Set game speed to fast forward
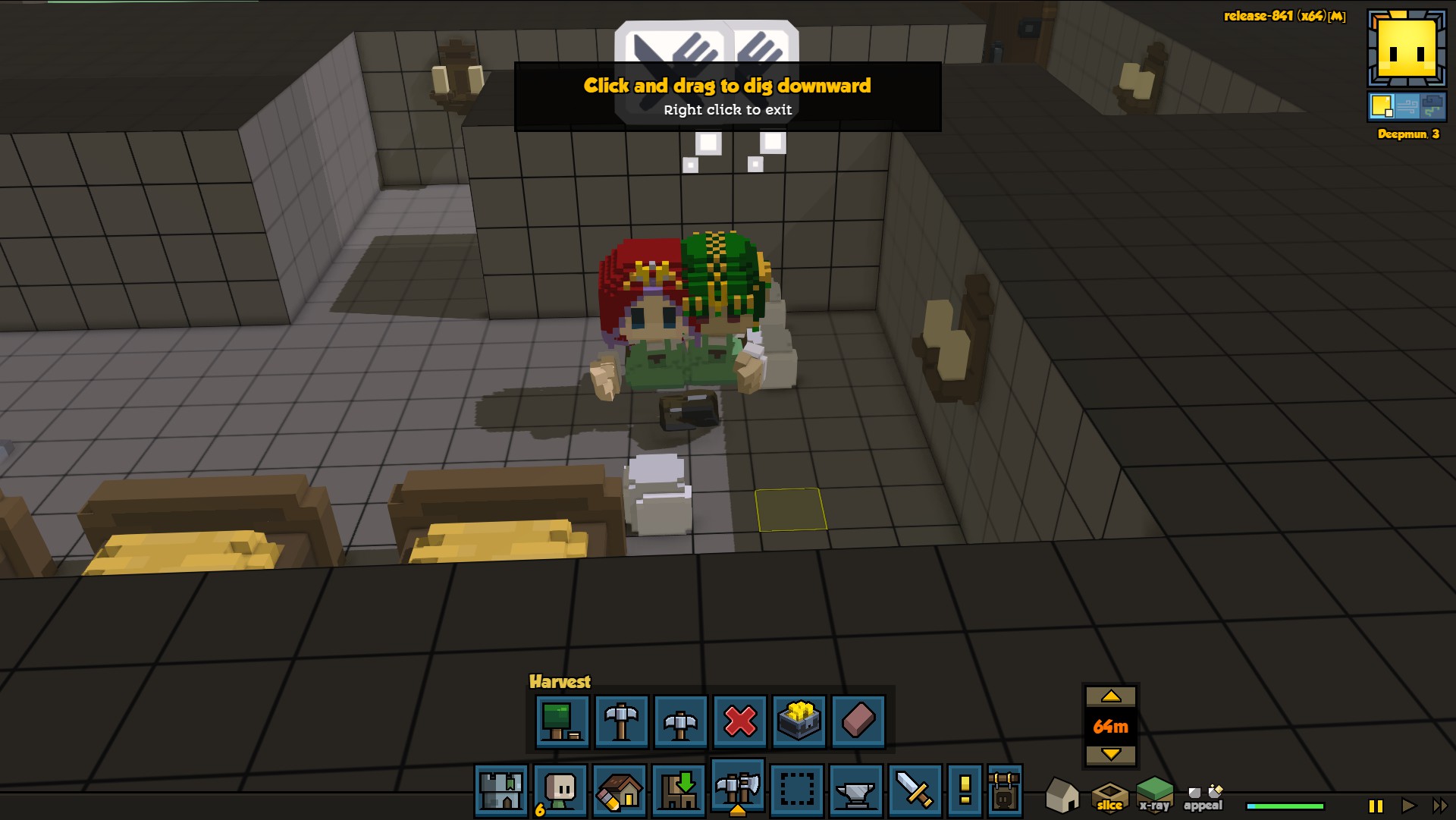The image size is (1456, 820). [1439, 806]
